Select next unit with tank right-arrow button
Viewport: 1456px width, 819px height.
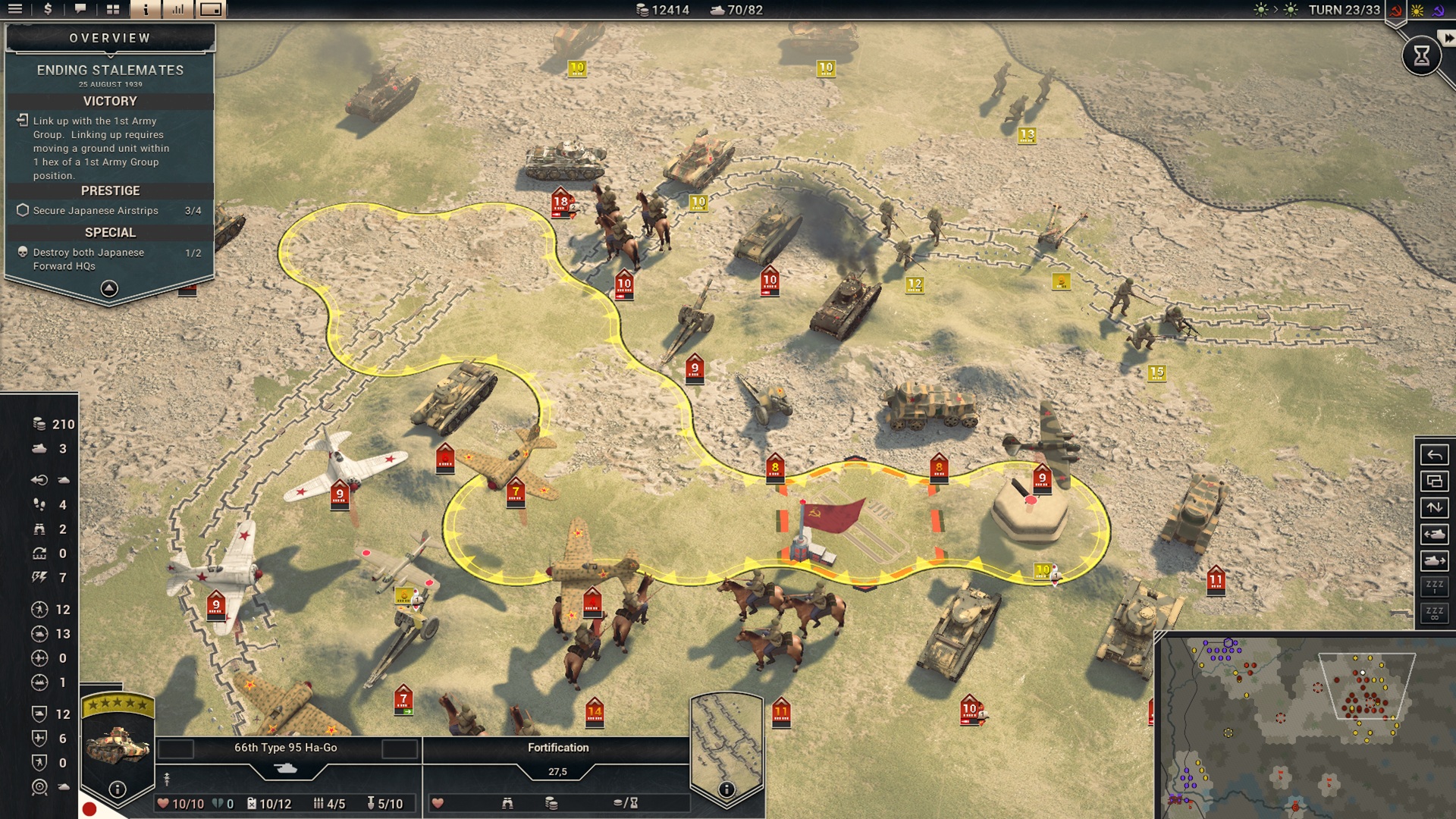tap(1434, 560)
